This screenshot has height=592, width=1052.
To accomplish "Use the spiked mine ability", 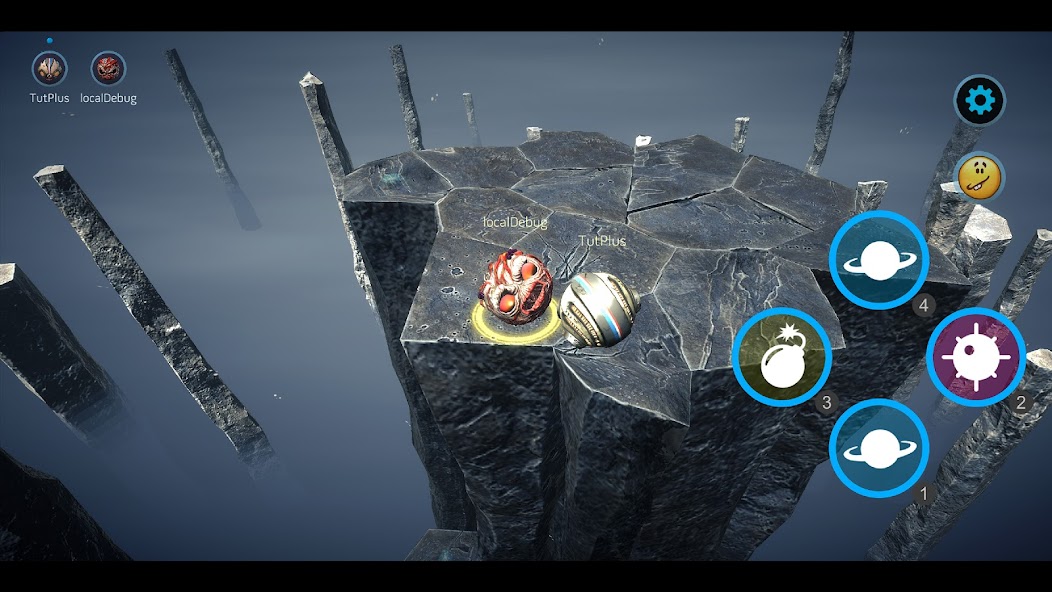I will coord(975,356).
